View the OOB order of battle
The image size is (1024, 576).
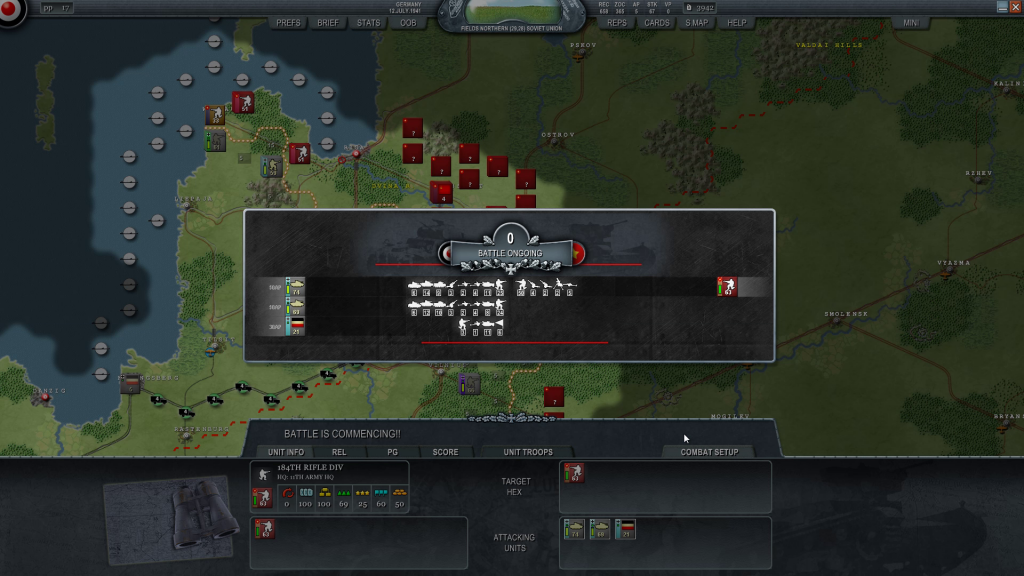[x=408, y=22]
